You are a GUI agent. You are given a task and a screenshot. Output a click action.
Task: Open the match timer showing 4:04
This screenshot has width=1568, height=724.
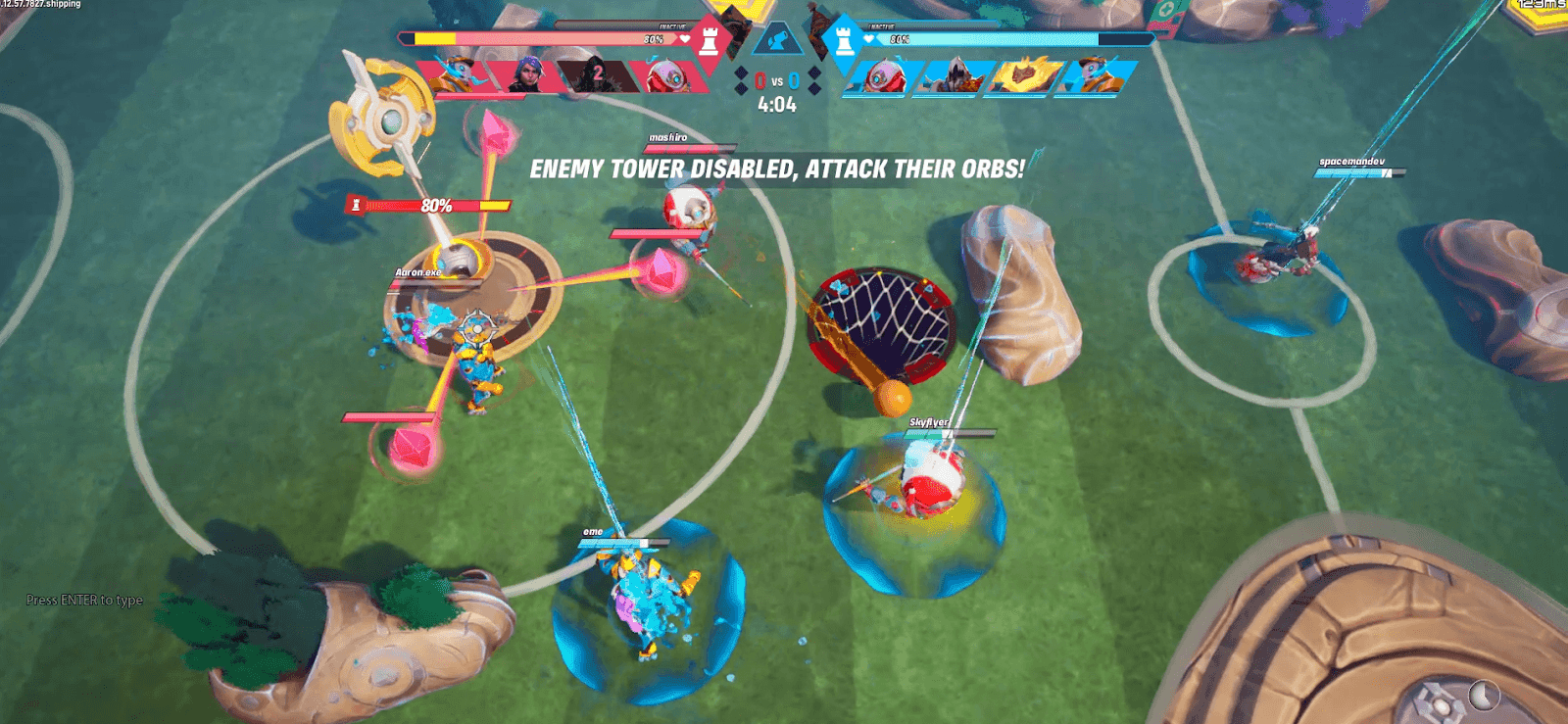776,102
